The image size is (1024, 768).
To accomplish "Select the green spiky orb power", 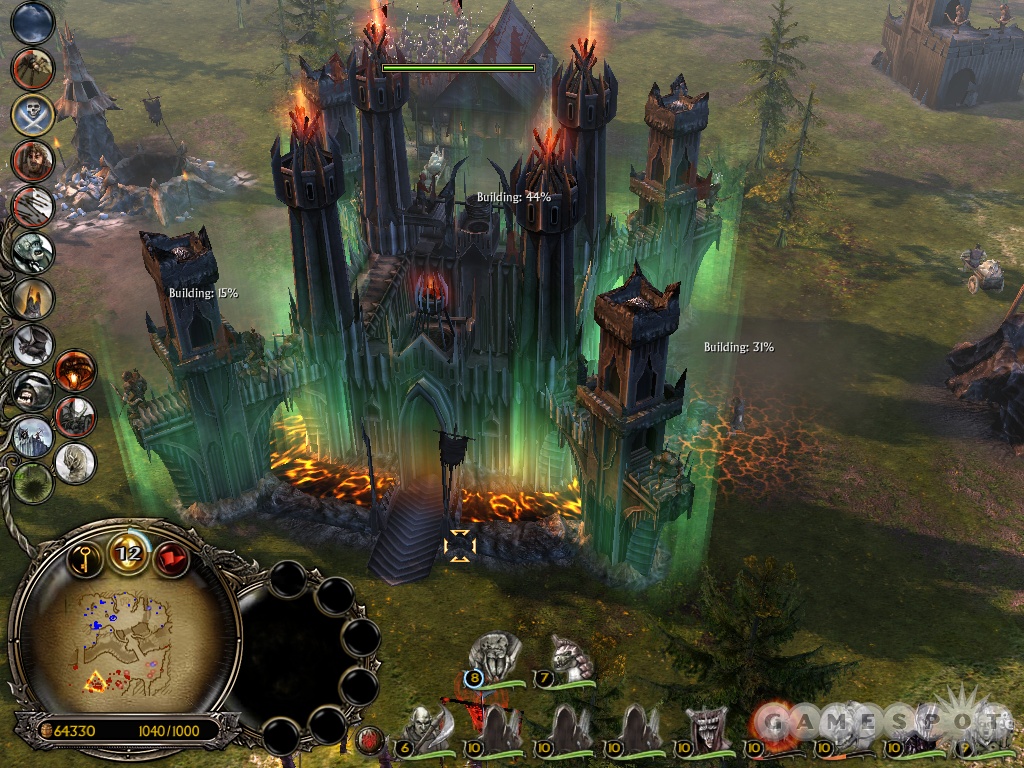I will (x=33, y=483).
